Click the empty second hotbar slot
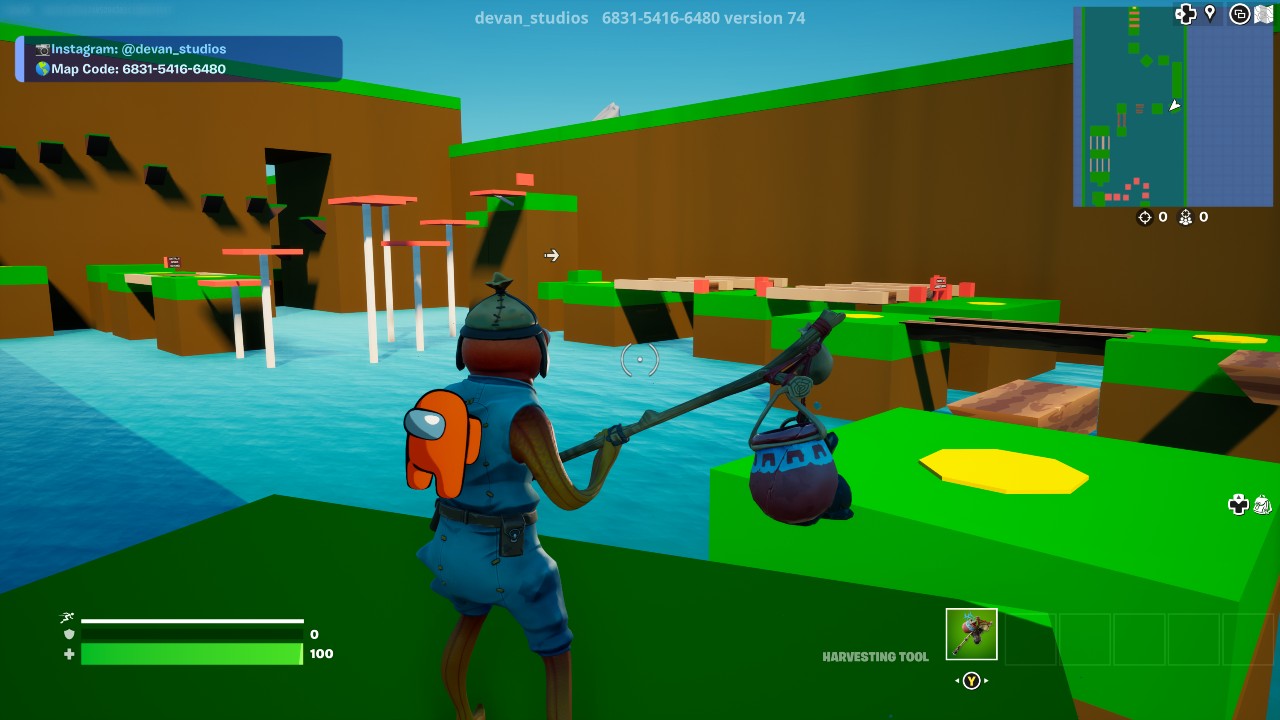Image resolution: width=1280 pixels, height=720 pixels. [1030, 640]
